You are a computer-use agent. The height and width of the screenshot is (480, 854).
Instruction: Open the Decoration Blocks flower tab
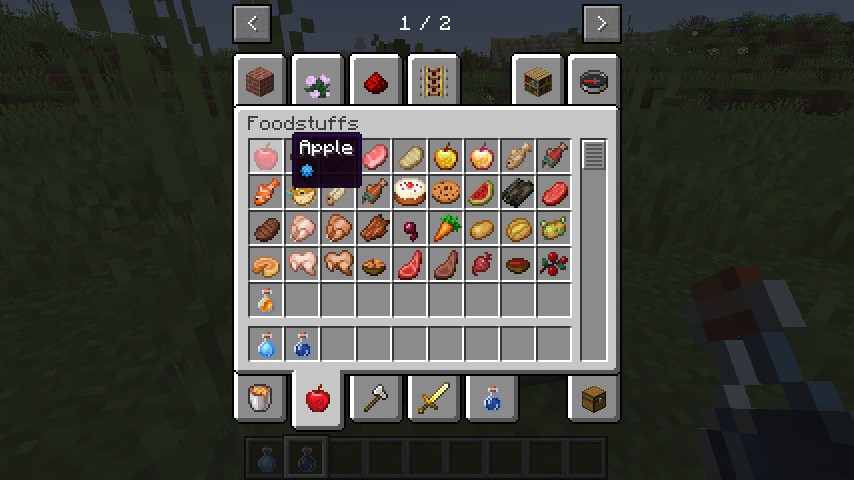[319, 81]
